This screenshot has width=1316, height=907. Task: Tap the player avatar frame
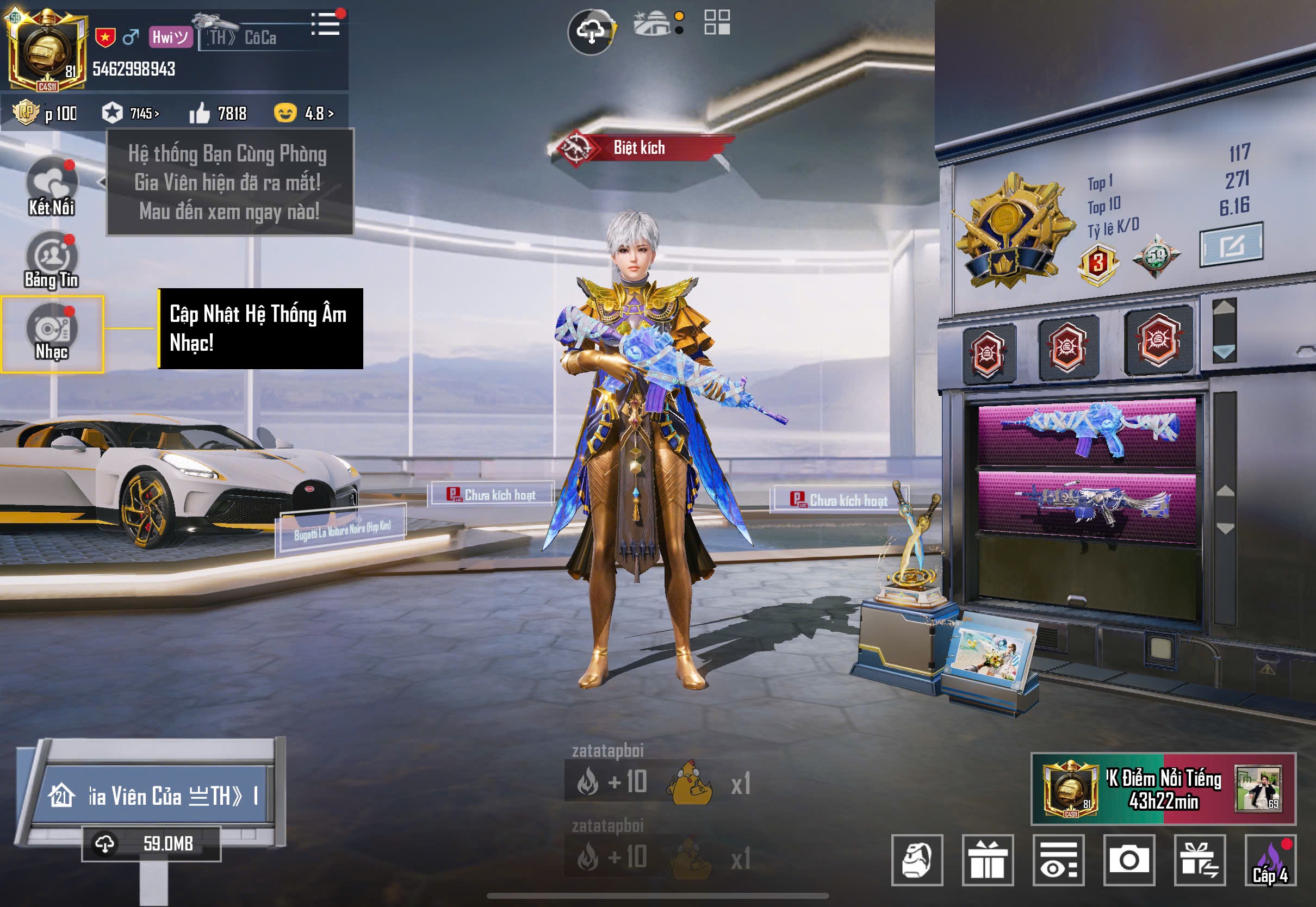click(47, 50)
